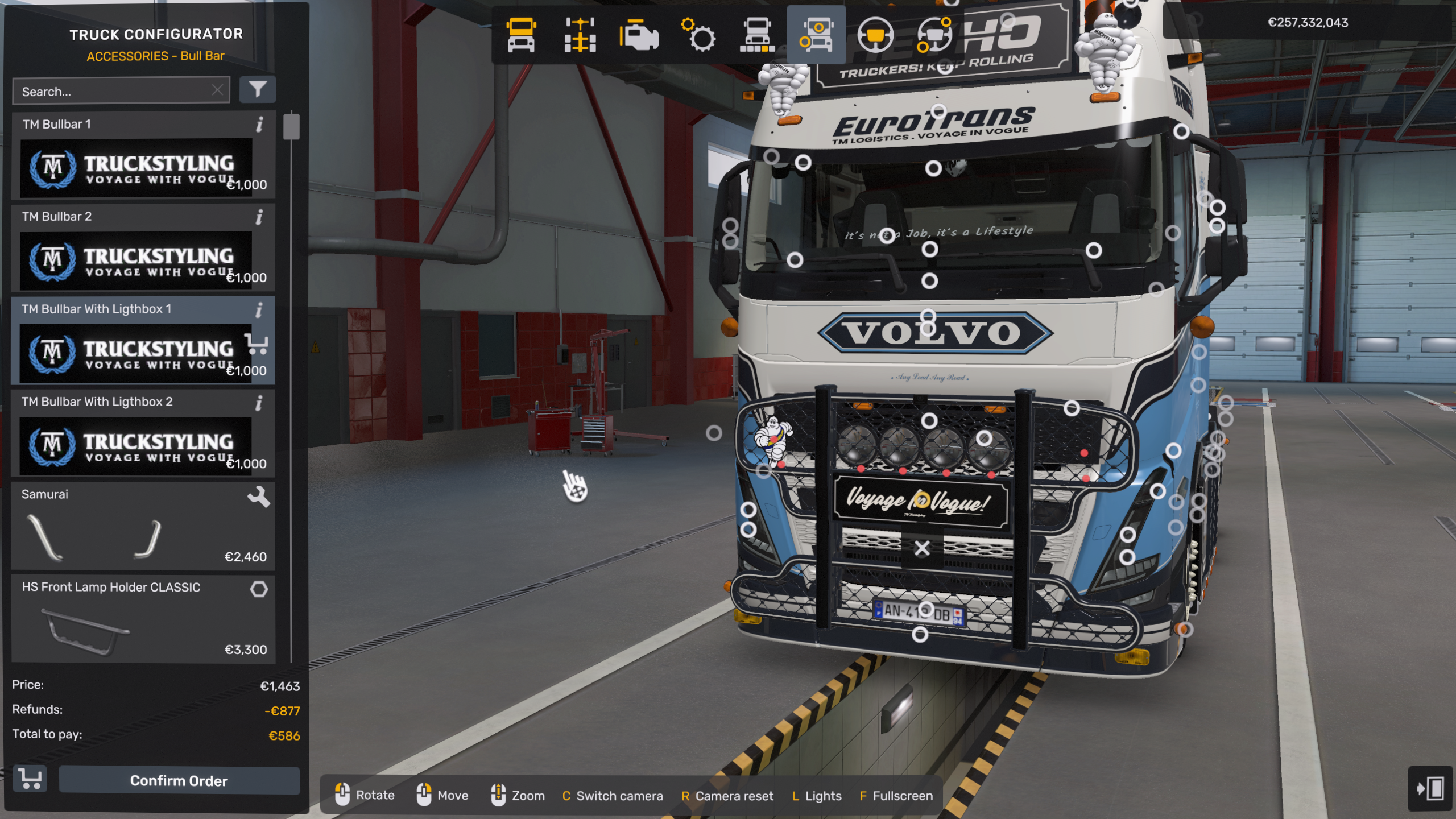Open the transmission gear category
Screen dimensions: 1456x819
pyautogui.click(x=698, y=35)
